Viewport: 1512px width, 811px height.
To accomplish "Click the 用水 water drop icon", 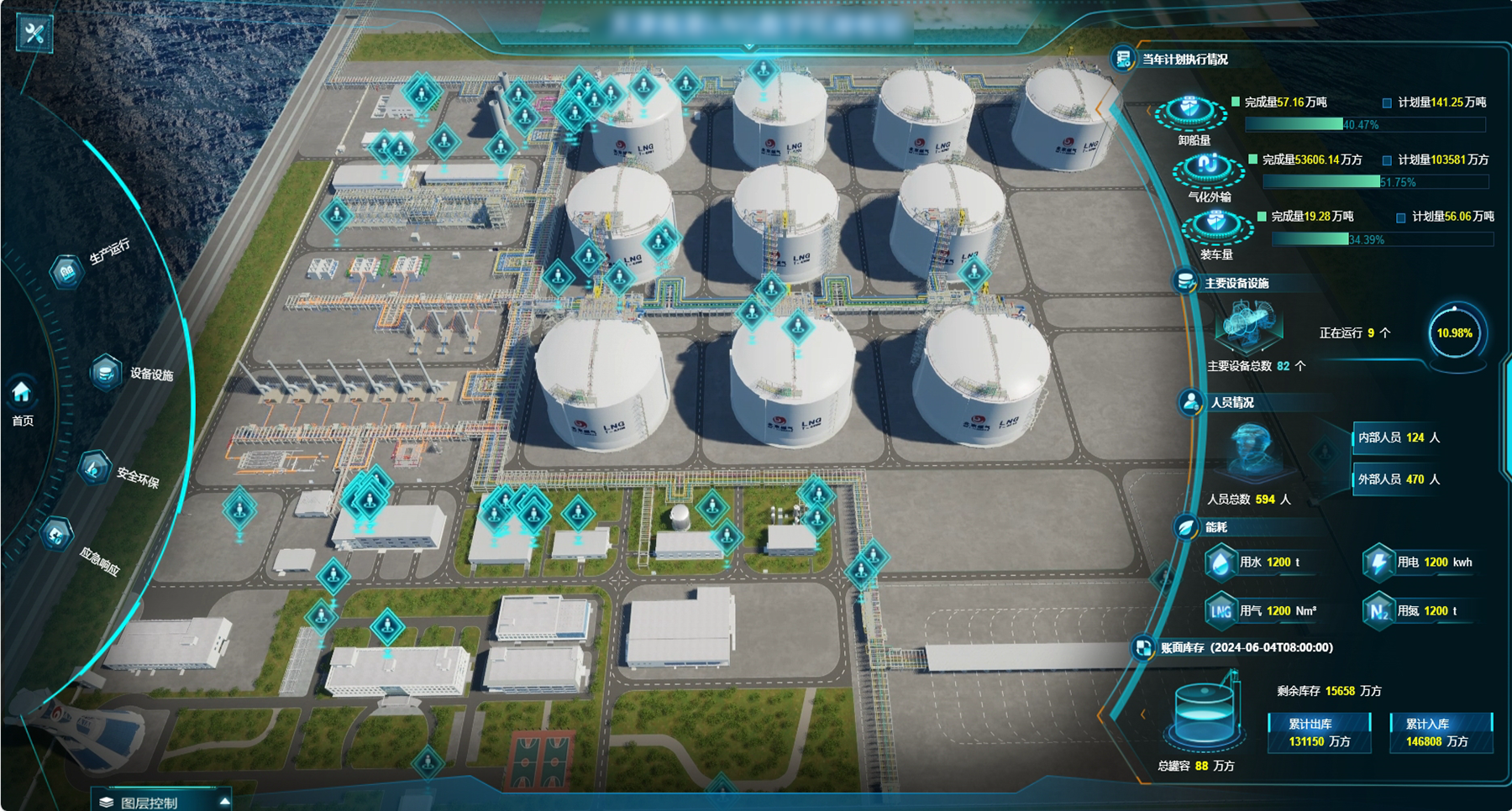I will pyautogui.click(x=1221, y=562).
